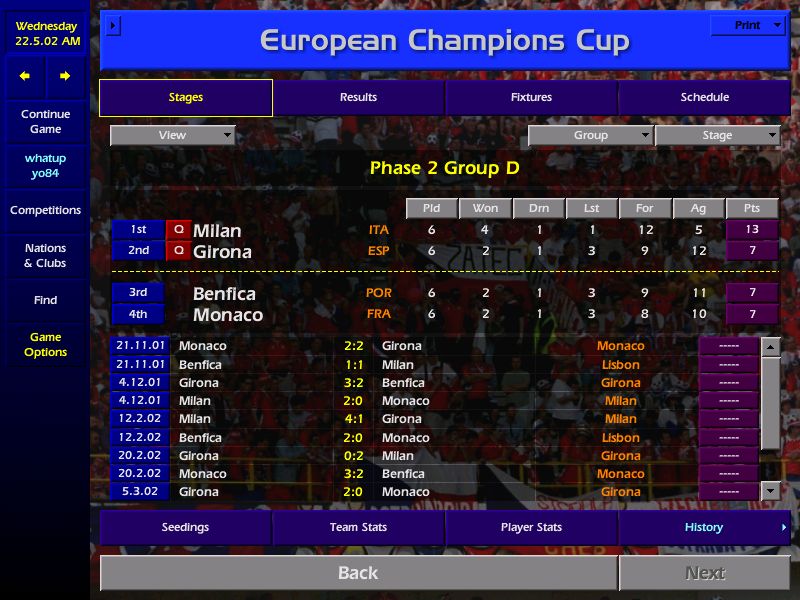800x600 pixels.
Task: Open the Competitions menu
Action: [46, 210]
